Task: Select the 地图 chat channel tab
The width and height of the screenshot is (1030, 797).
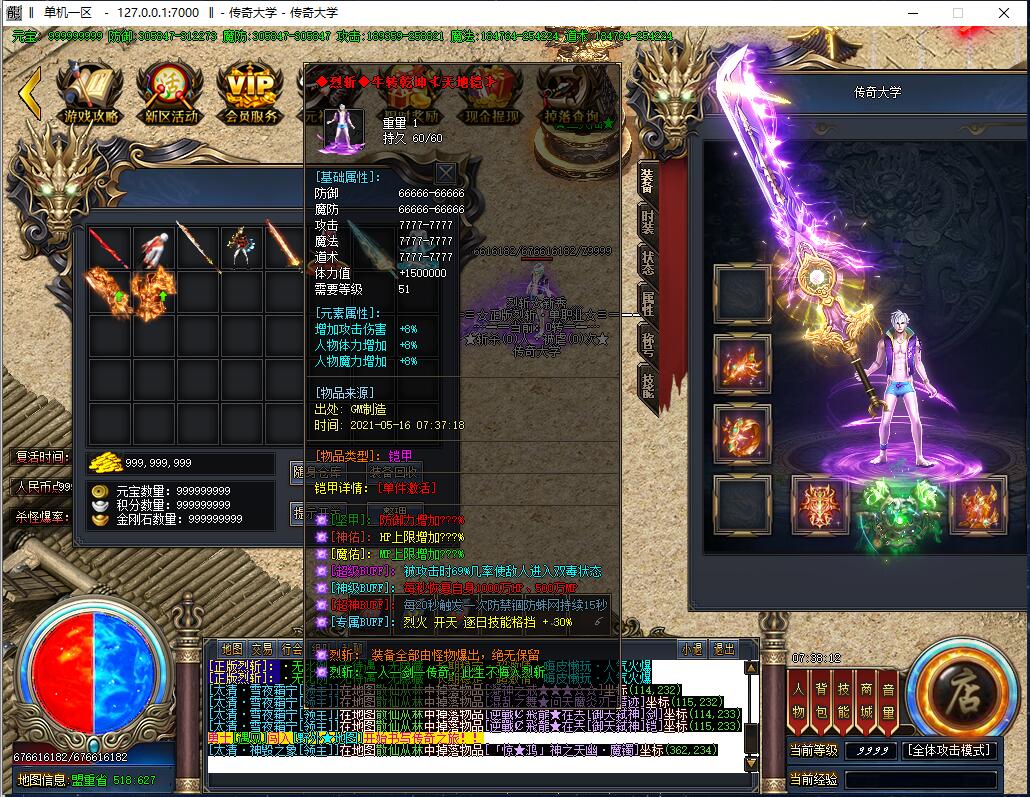Action: click(x=231, y=648)
